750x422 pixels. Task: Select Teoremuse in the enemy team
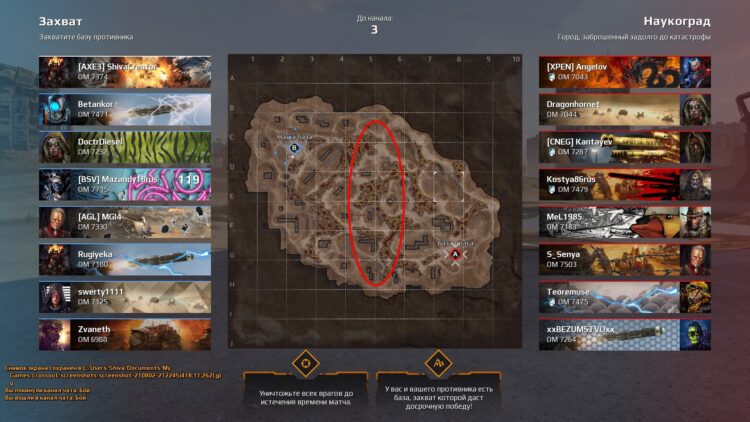coord(625,296)
